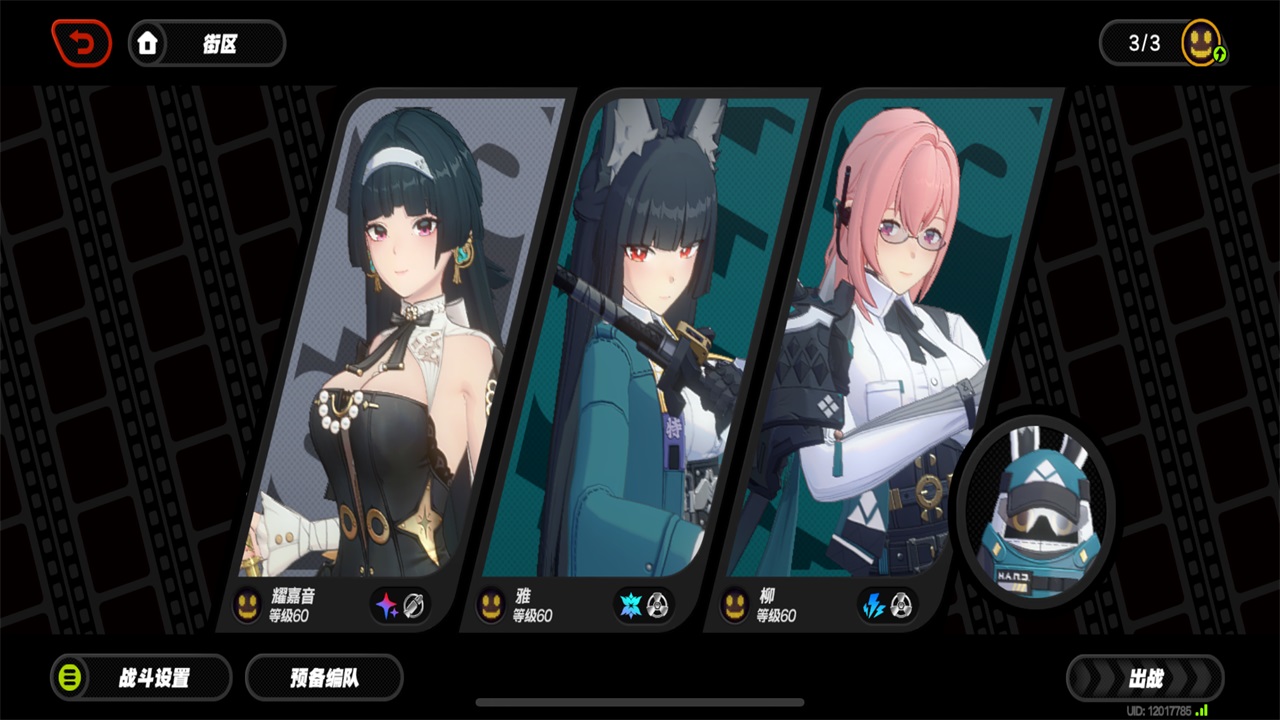The width and height of the screenshot is (1280, 720).
Task: Open 战斗设置 battle settings
Action: click(141, 678)
